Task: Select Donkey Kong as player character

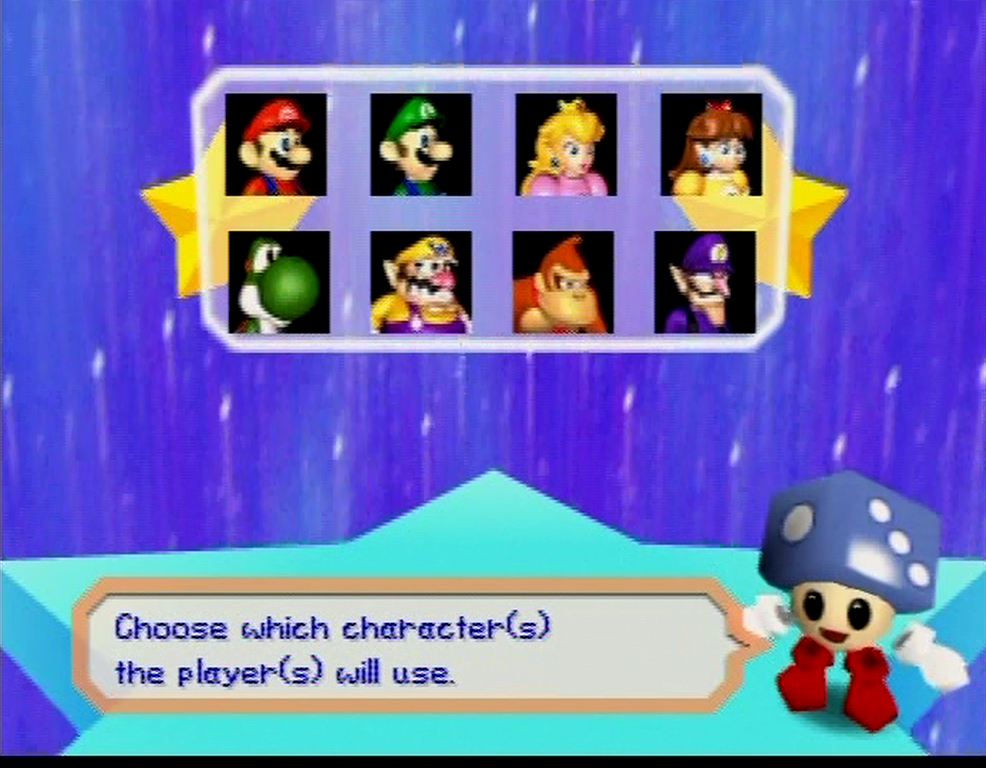Action: 563,282
